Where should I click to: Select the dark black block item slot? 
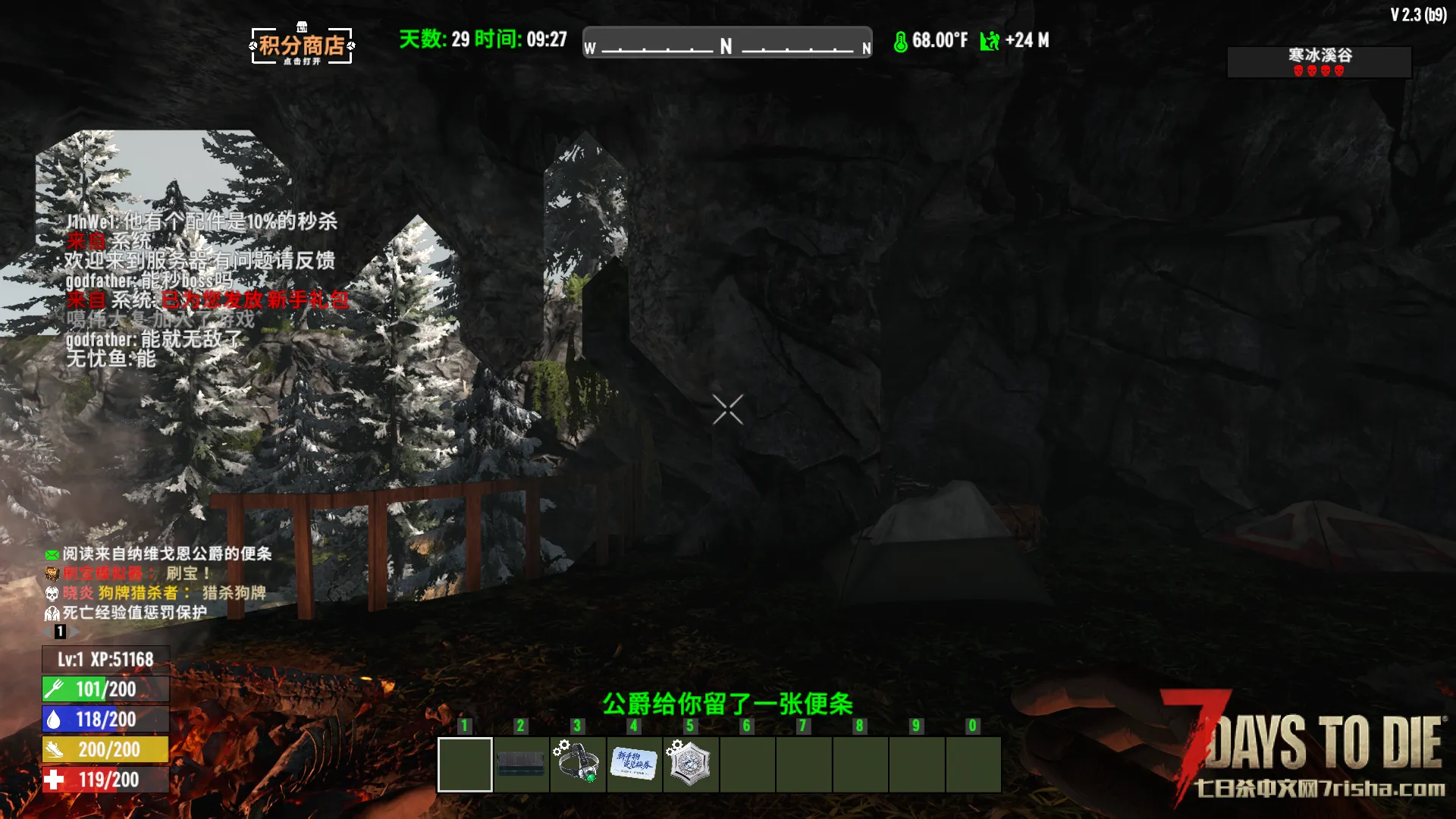tap(520, 764)
